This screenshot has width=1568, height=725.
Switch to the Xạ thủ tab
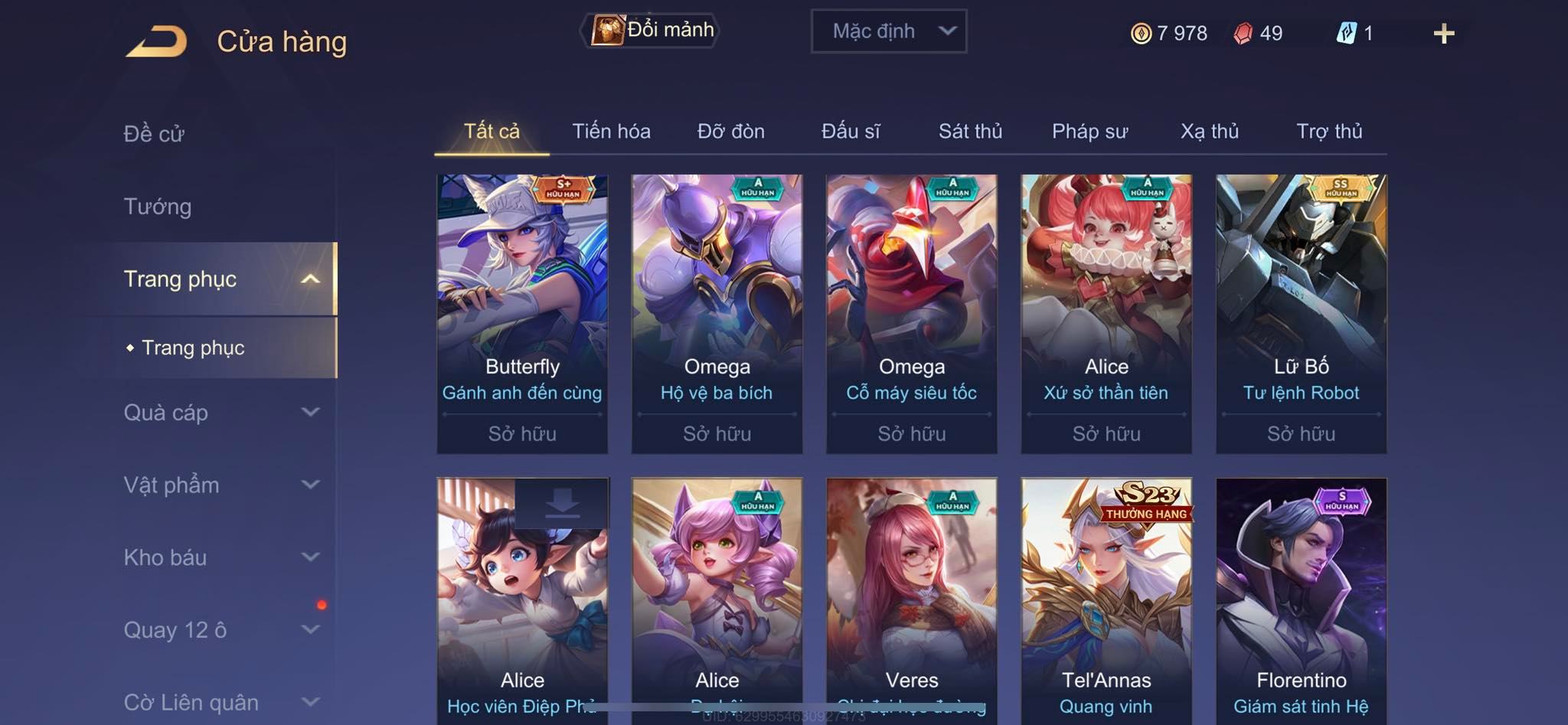pos(1209,132)
